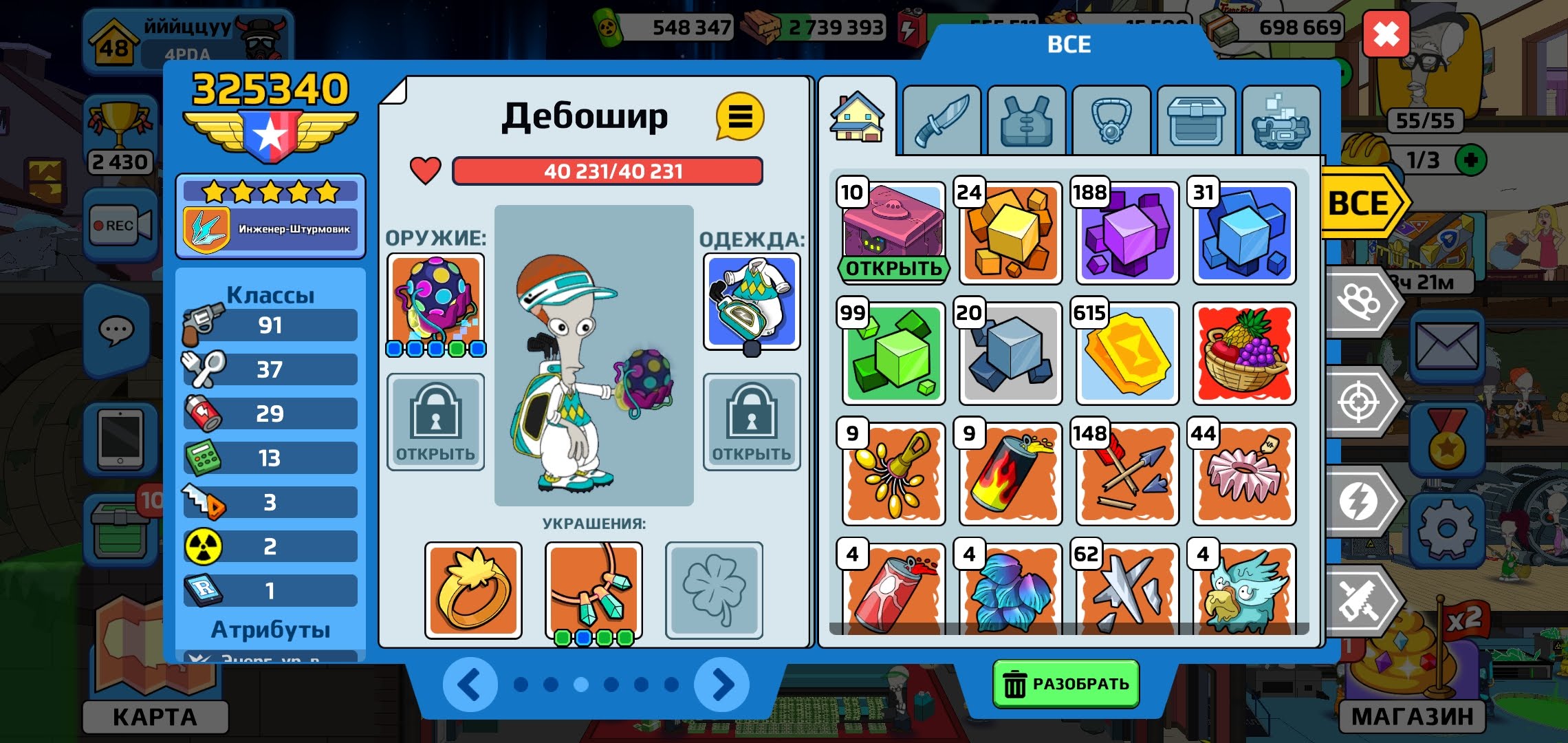Go to the previous character with left arrow
1568x743 pixels.
[470, 685]
